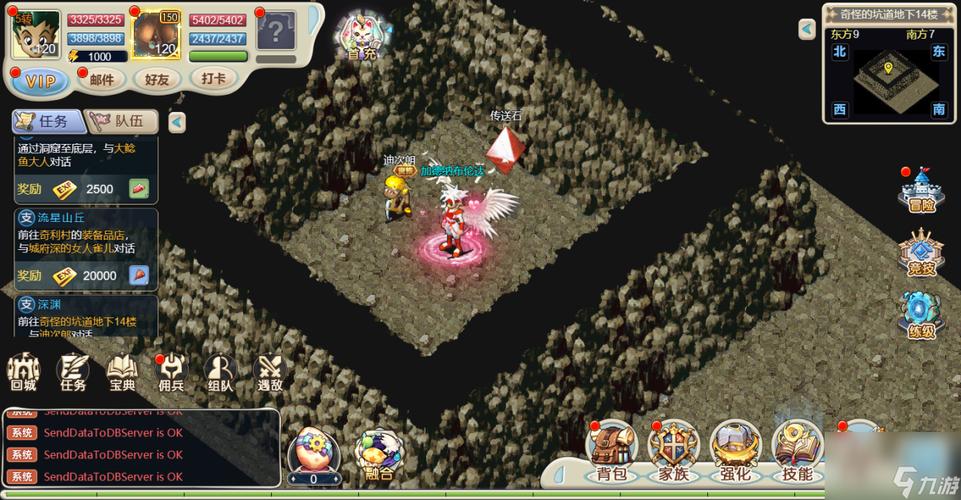Viewport: 961px width, 500px height.
Task: Open the 佣兵 mercenary menu
Action: (171, 371)
